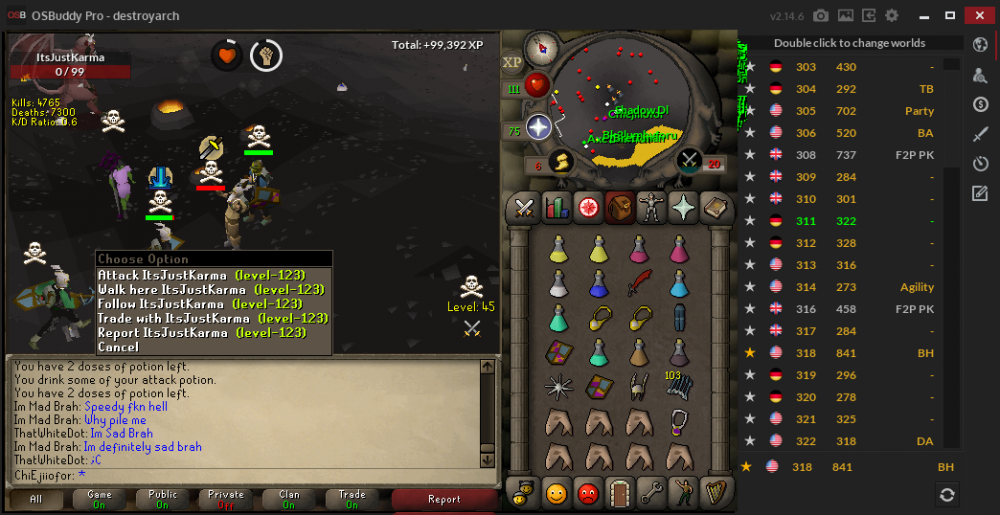The width and height of the screenshot is (1000, 515).
Task: Click the compass above the minimap
Action: 543,46
